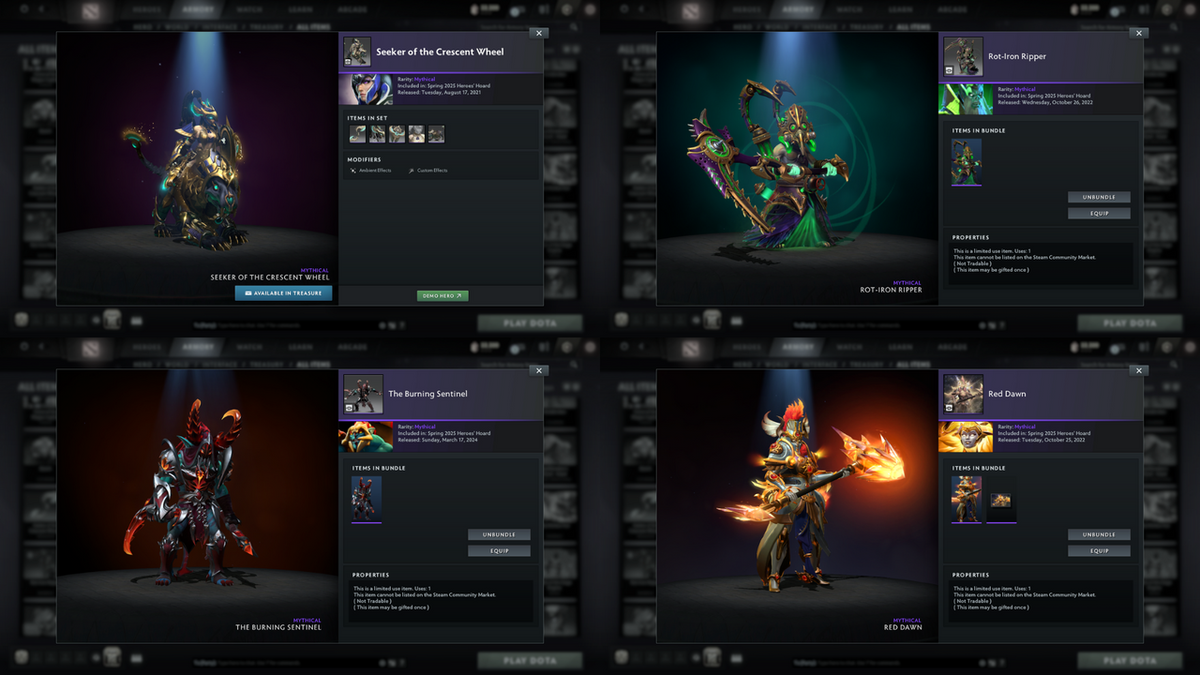Viewport: 1200px width, 675px height.
Task: Open The Burning Sentinel bundle item thumbnail
Action: point(367,498)
